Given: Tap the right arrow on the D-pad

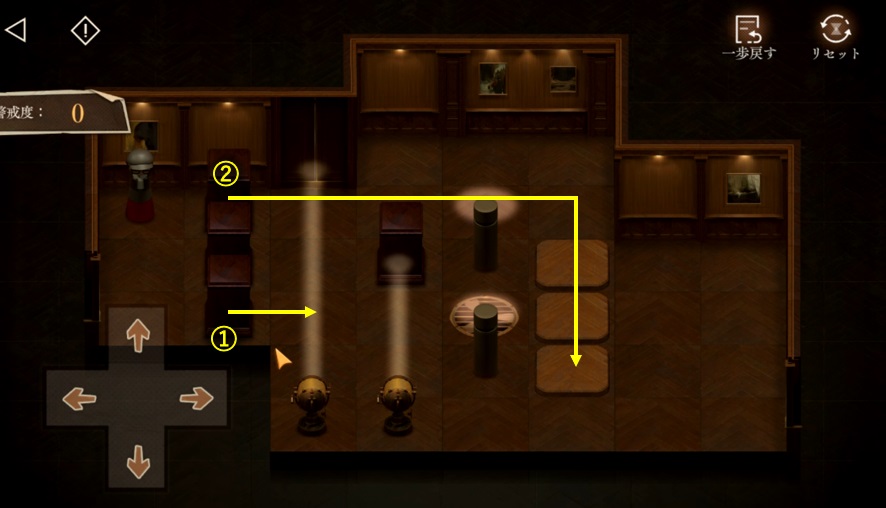Looking at the screenshot, I should 198,399.
